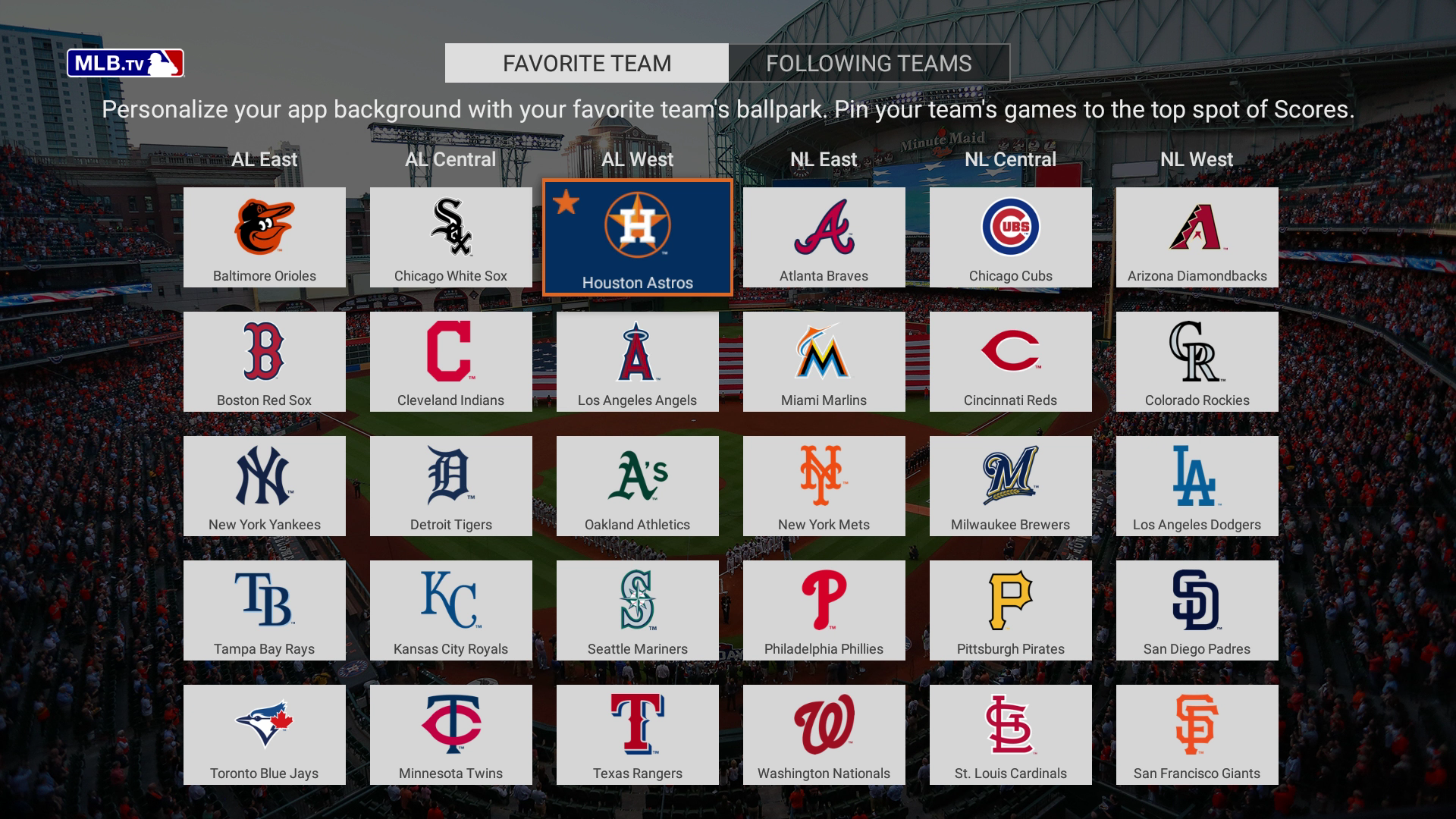This screenshot has height=819, width=1456.
Task: Toggle the favorite star on Houston Astros
Action: tap(566, 202)
